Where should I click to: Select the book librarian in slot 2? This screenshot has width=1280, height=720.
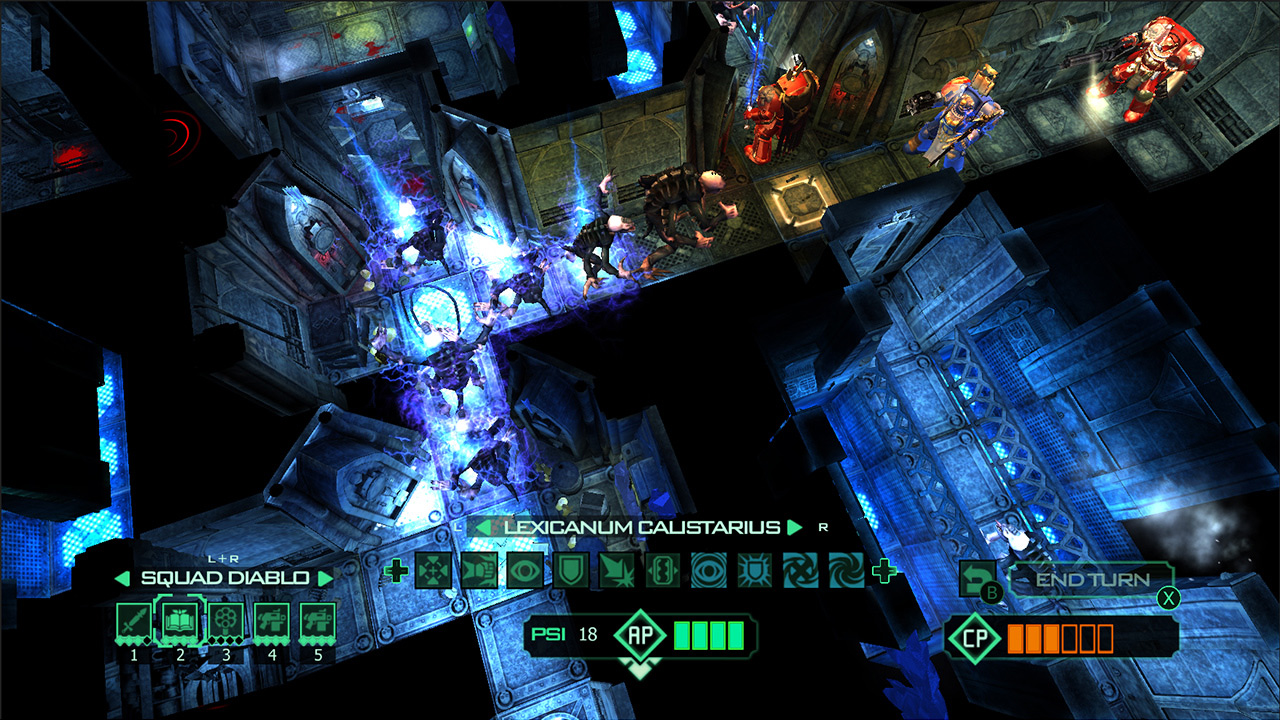coord(179,621)
